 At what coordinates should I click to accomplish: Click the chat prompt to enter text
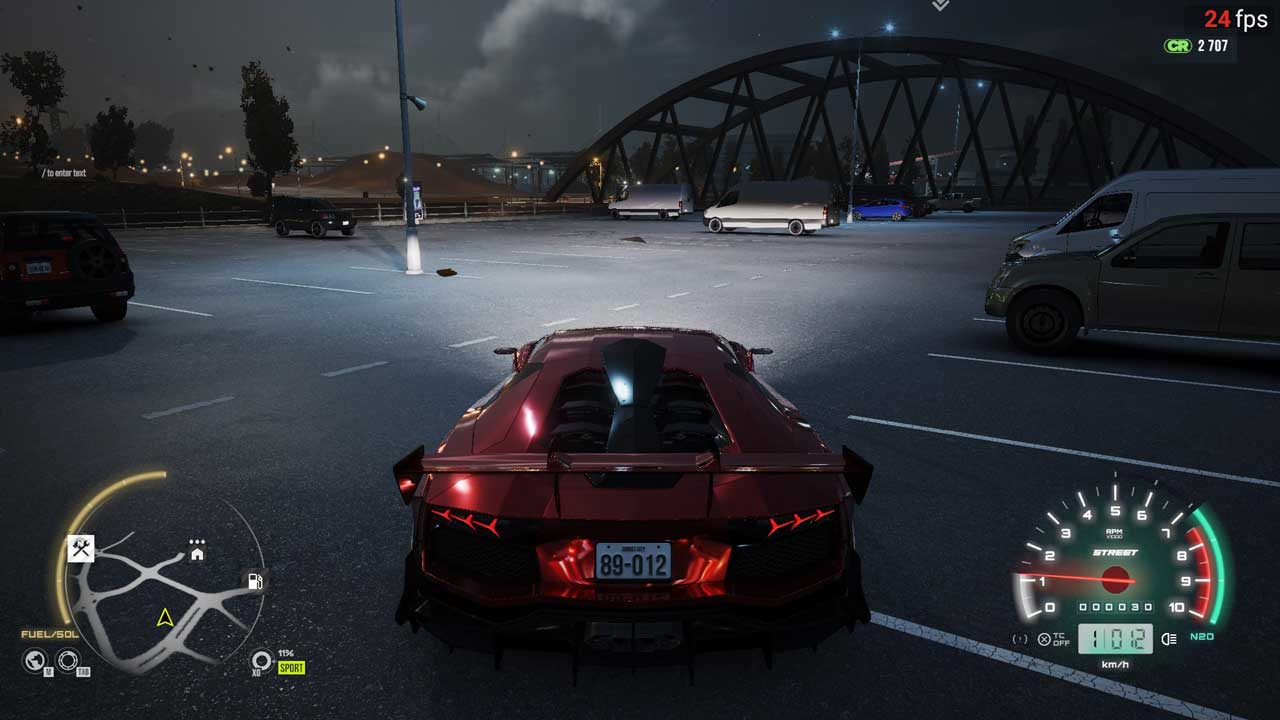[66, 173]
